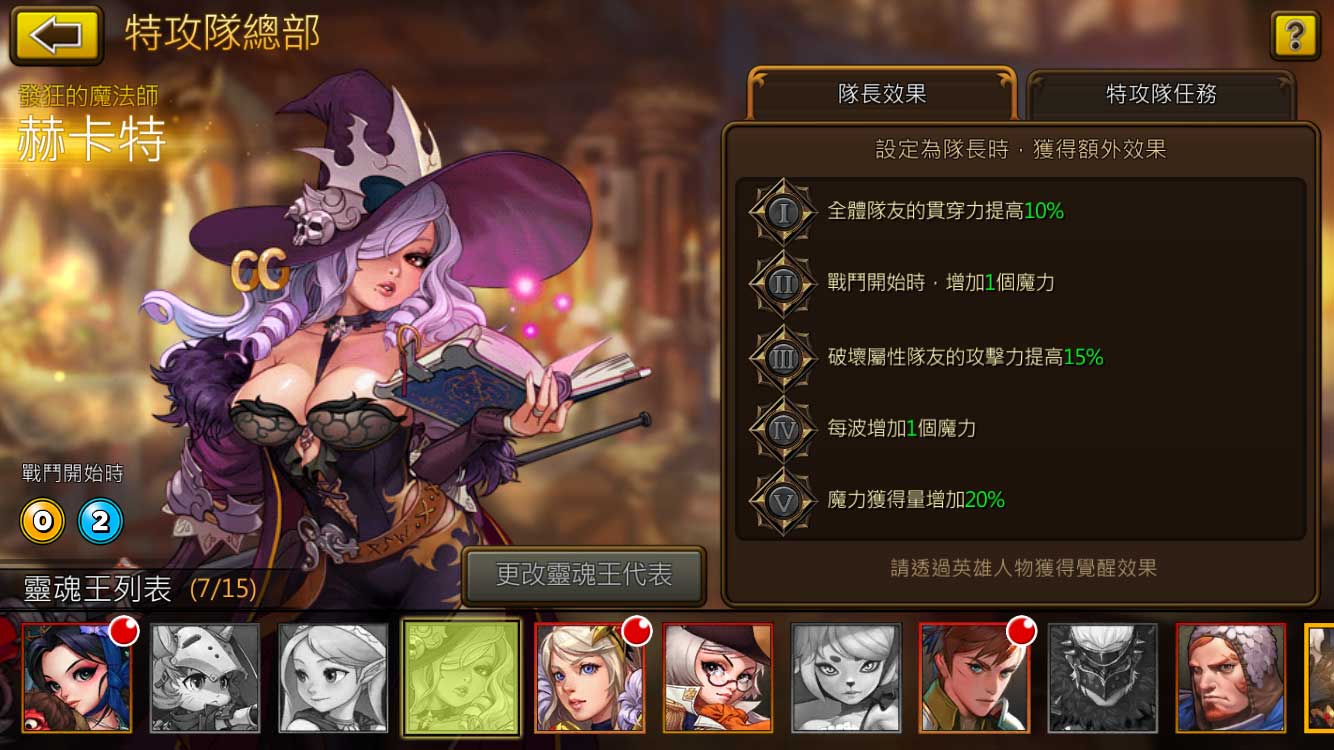
Task: Open the grayscale white-haired elf portrait
Action: tap(332, 678)
